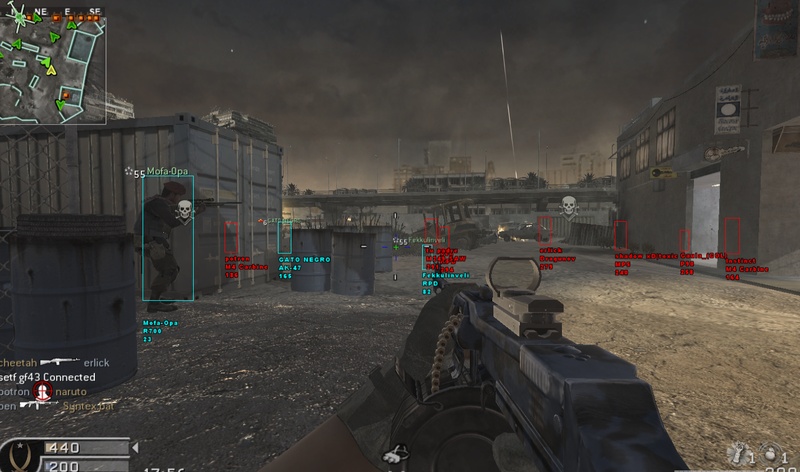This screenshot has height=472, width=800.
Task: Click the headshot icon in the kill feed
Action: pos(42,391)
